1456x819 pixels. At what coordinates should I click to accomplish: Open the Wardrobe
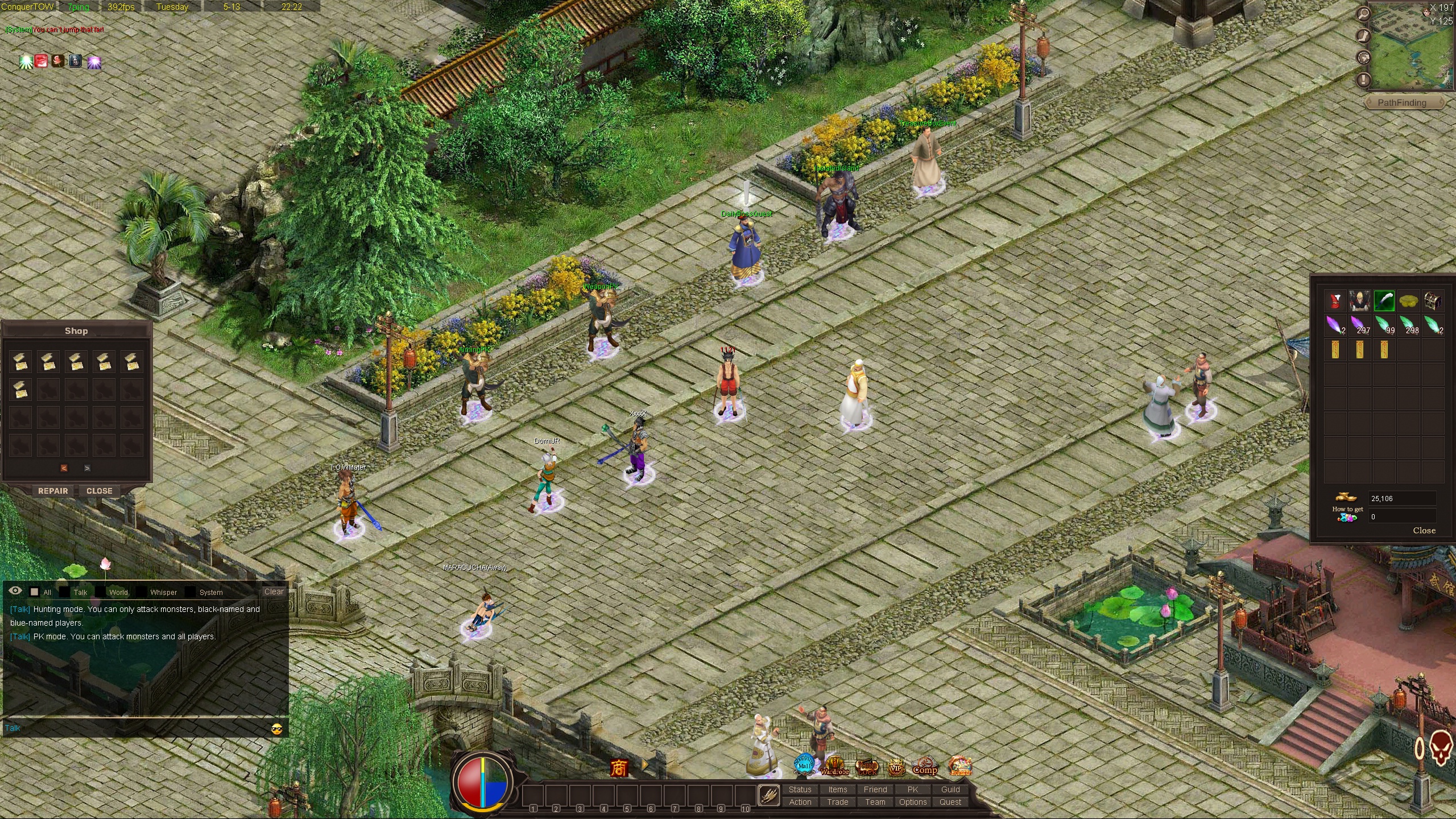click(834, 766)
